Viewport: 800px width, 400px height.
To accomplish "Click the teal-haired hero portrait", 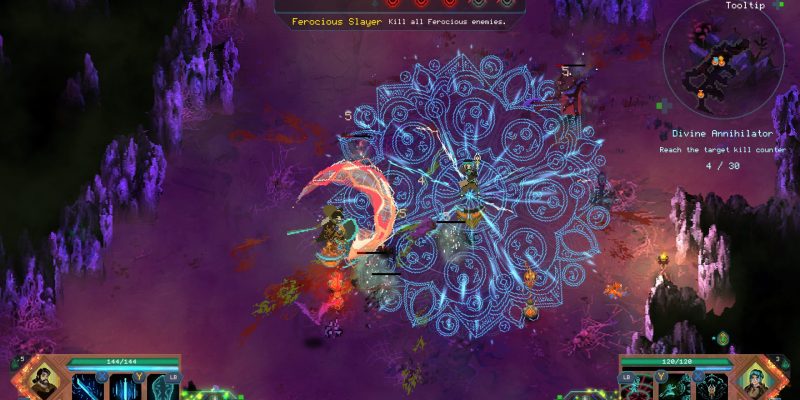I will pyautogui.click(x=756, y=381).
